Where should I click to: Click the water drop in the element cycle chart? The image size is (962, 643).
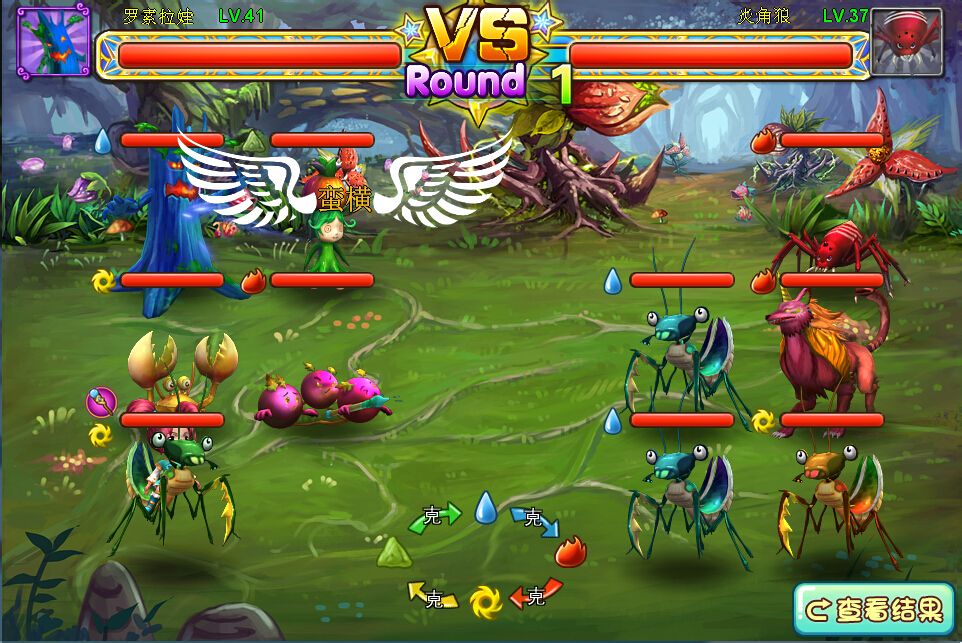point(485,507)
